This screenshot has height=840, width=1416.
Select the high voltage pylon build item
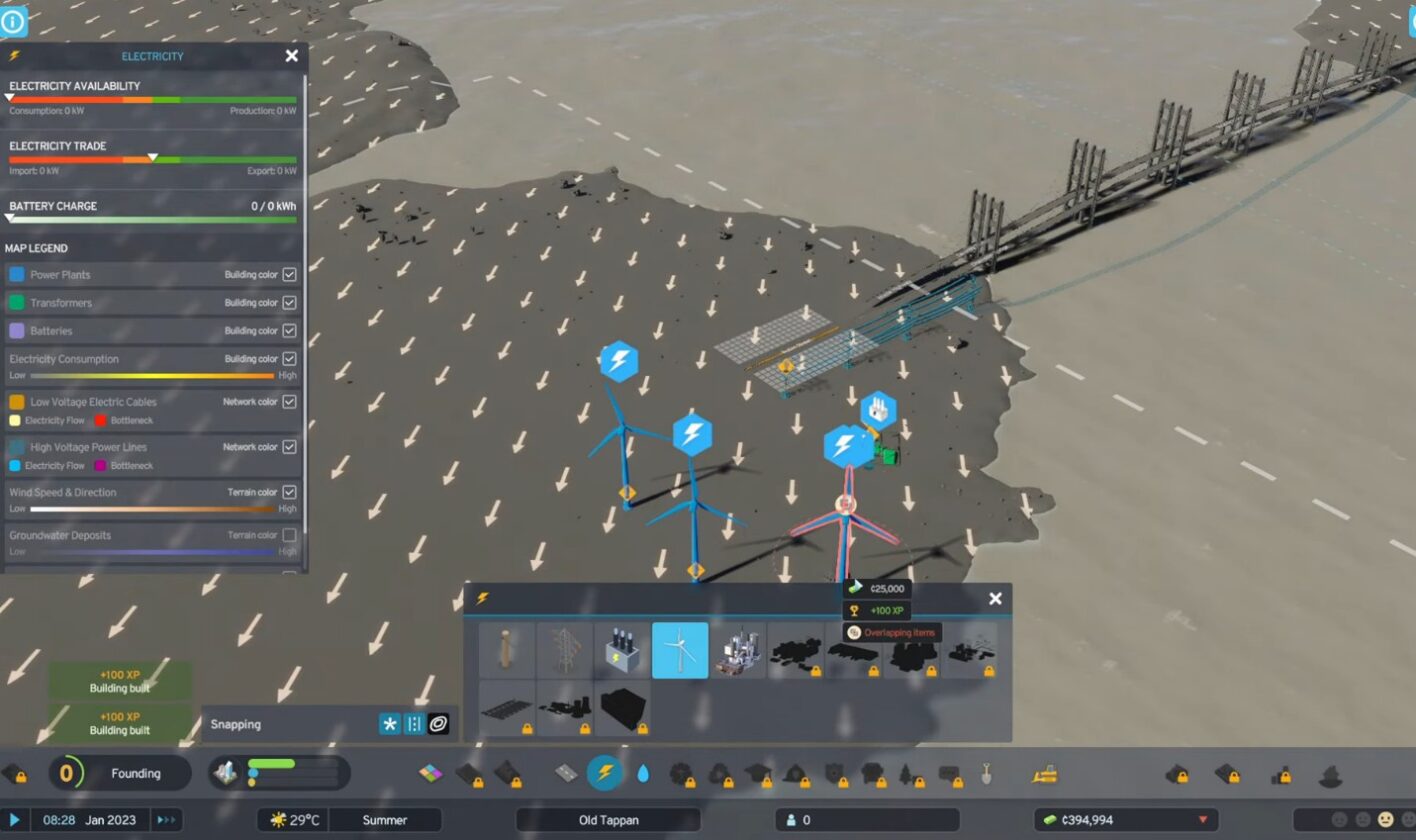pyautogui.click(x=565, y=650)
